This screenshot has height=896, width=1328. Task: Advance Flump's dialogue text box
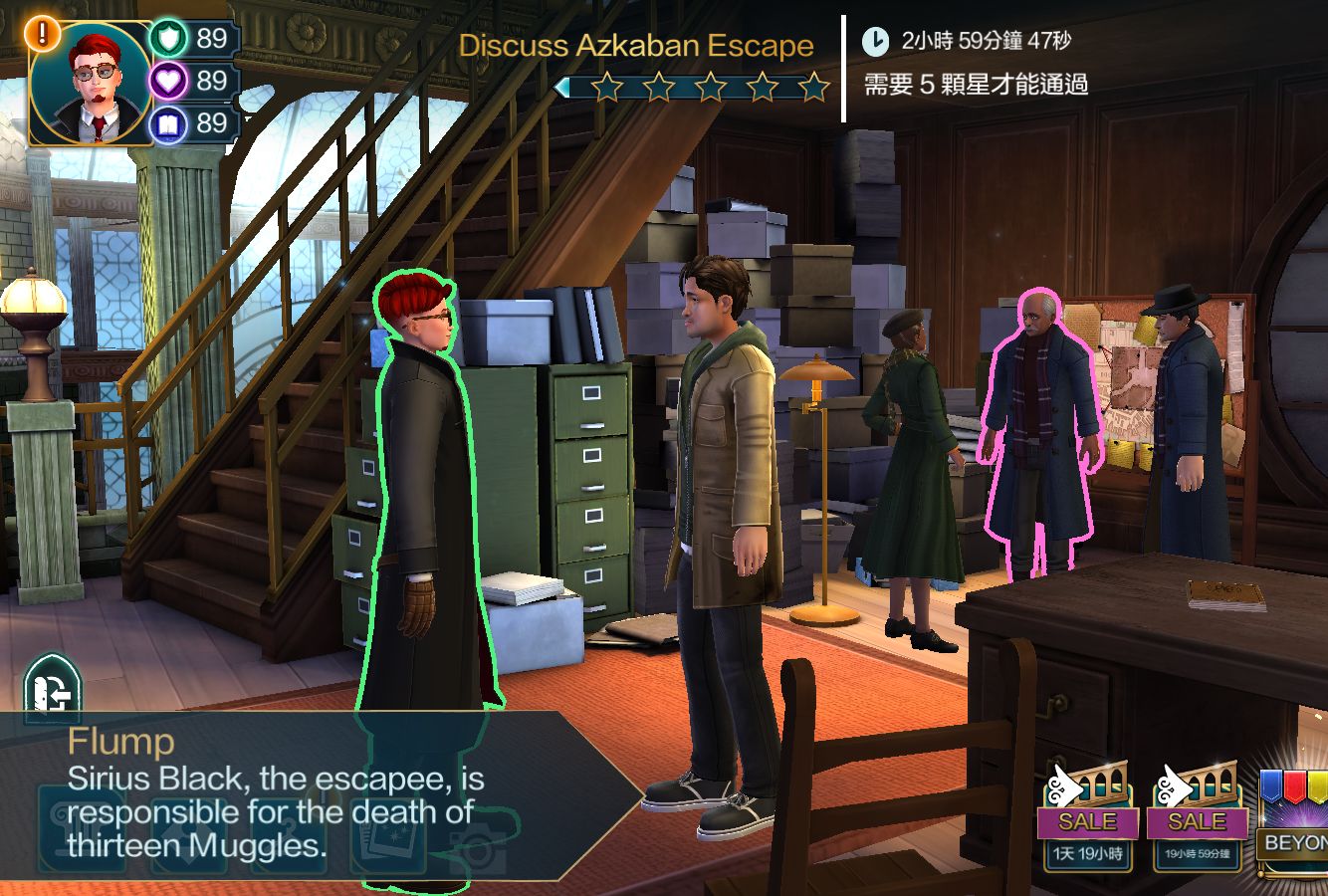click(299, 796)
